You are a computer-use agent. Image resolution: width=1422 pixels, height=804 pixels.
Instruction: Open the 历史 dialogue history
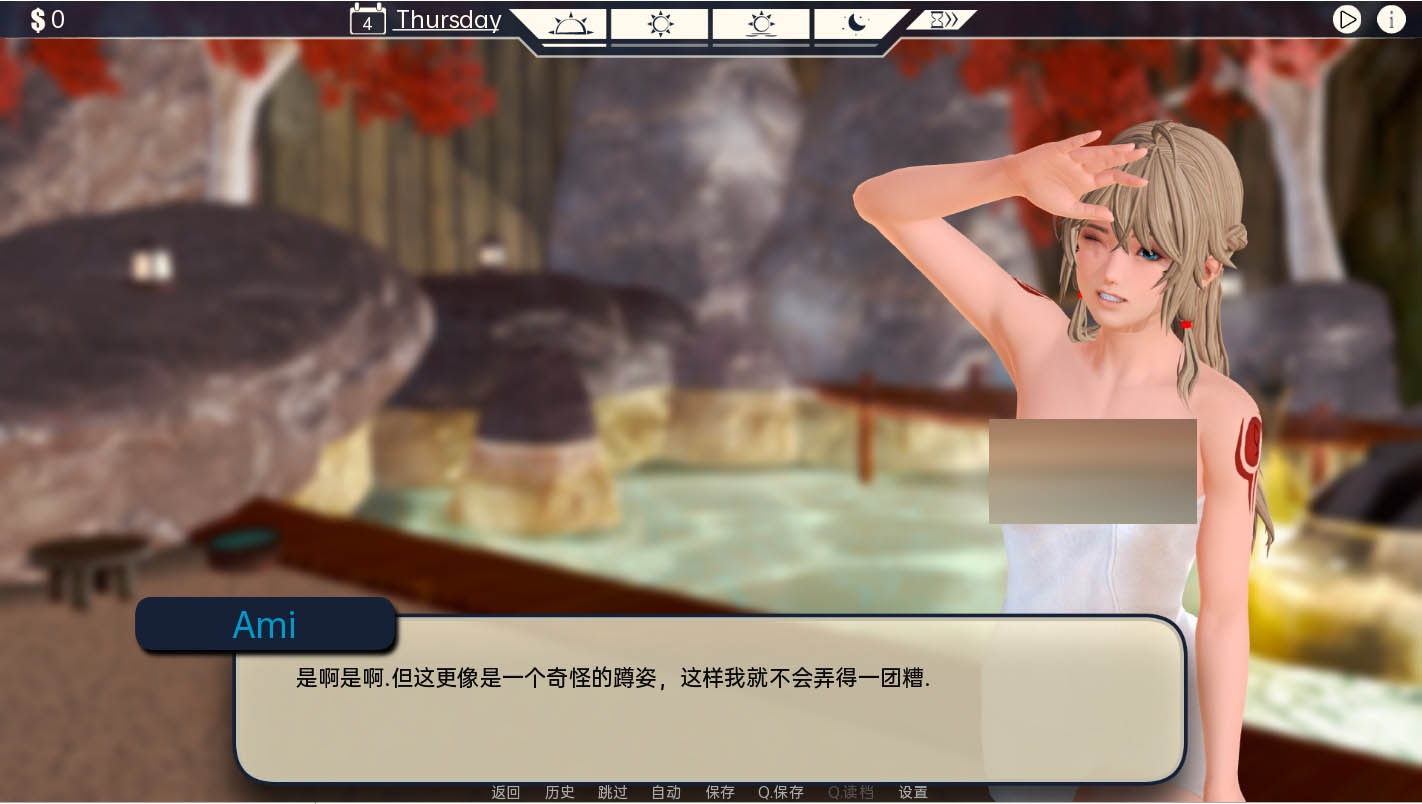click(x=559, y=792)
